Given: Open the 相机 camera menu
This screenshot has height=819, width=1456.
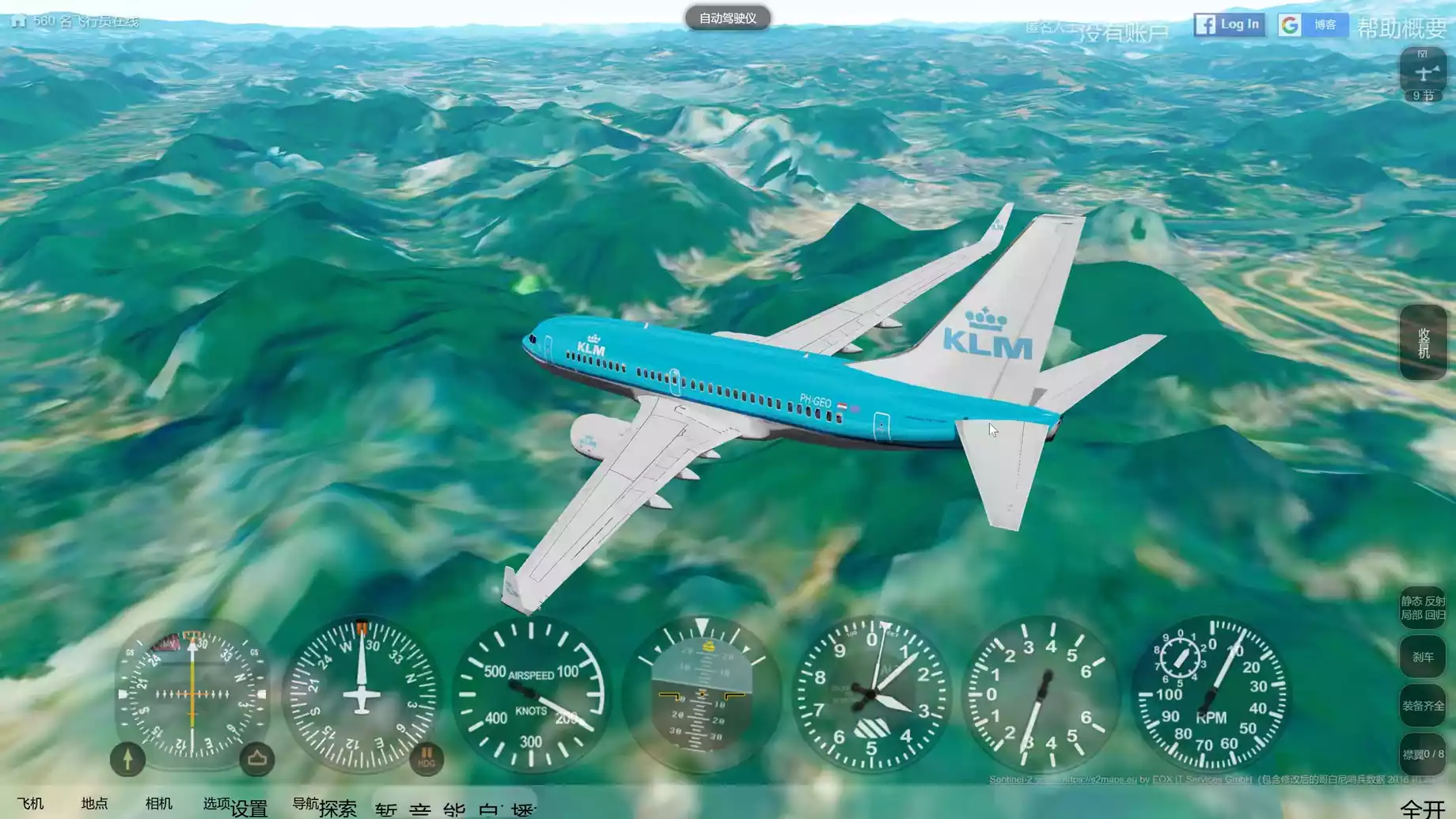Looking at the screenshot, I should point(158,804).
